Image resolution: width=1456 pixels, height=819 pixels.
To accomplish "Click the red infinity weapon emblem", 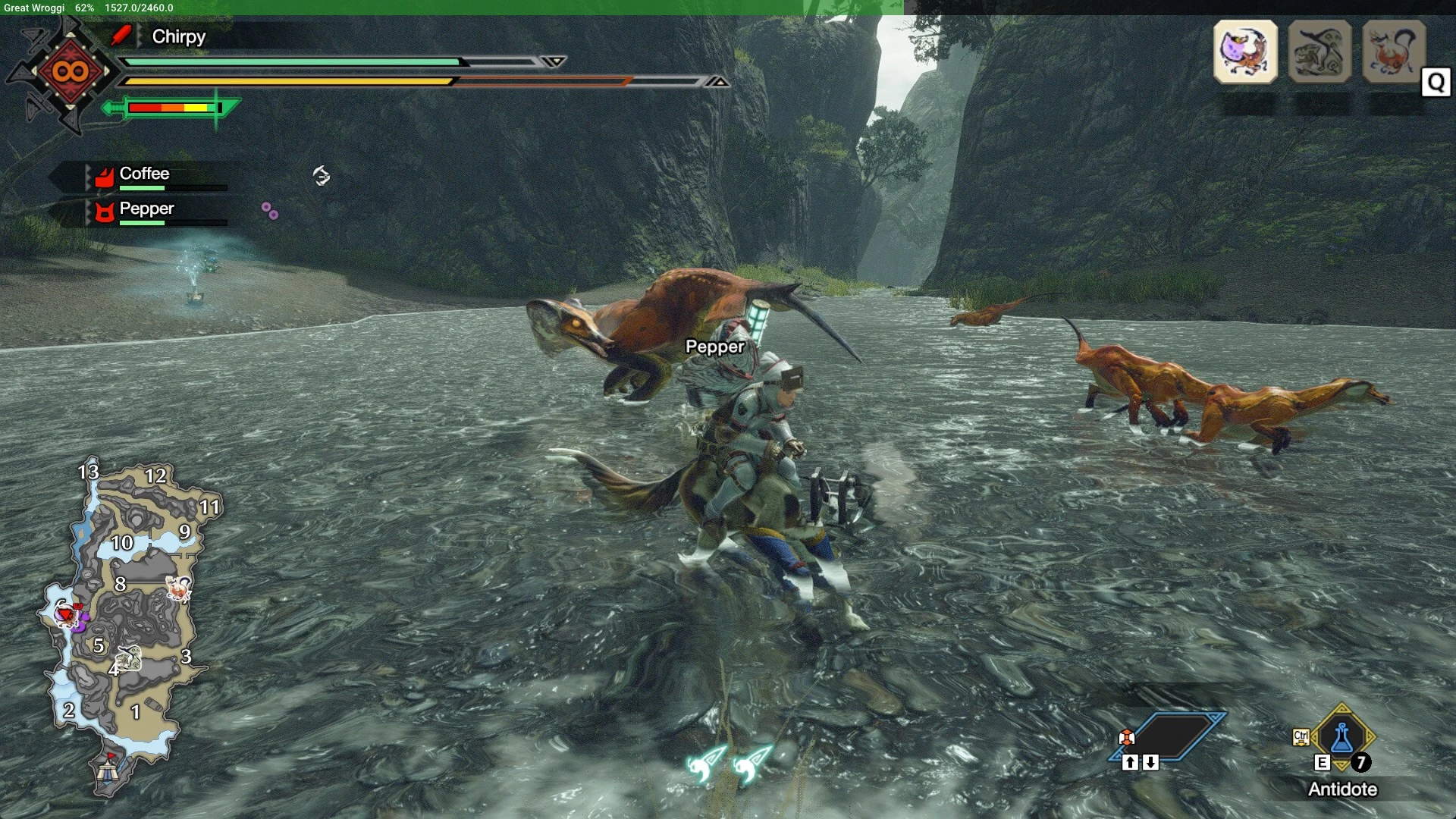I will point(70,72).
